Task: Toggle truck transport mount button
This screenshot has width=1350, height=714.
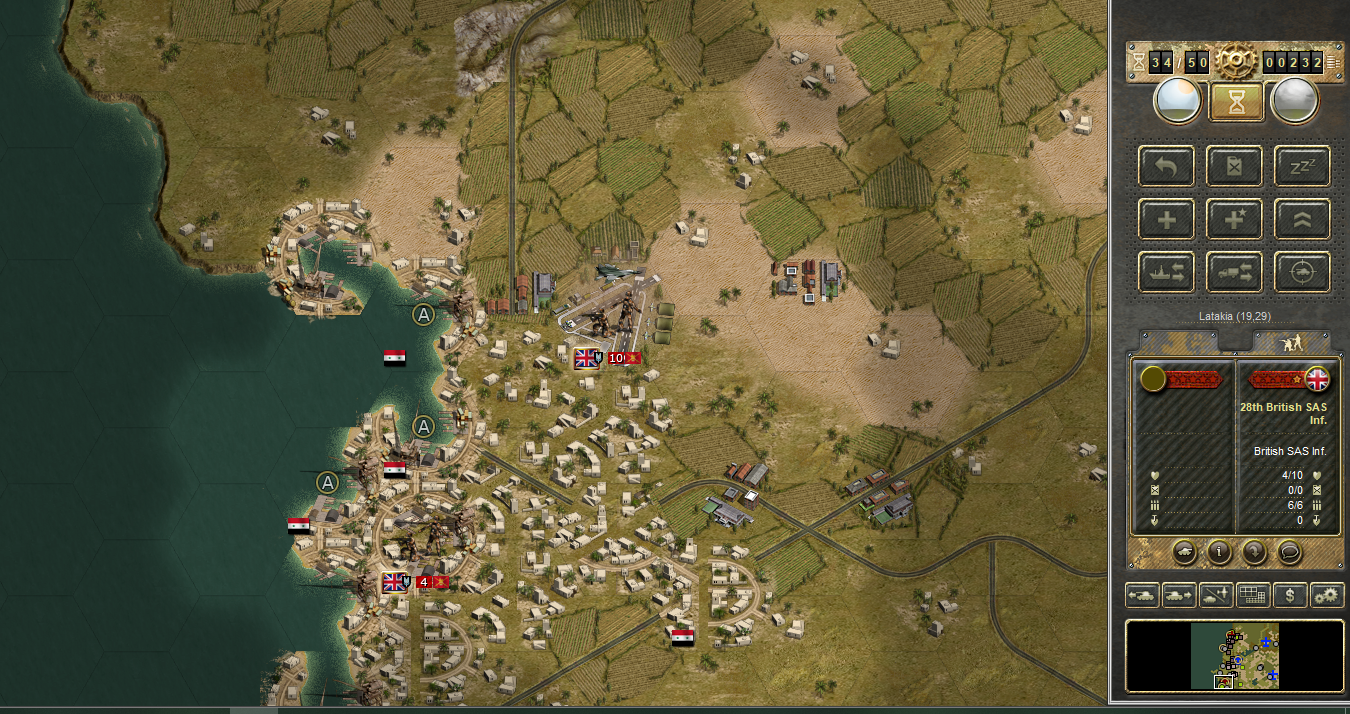Action: point(1234,272)
